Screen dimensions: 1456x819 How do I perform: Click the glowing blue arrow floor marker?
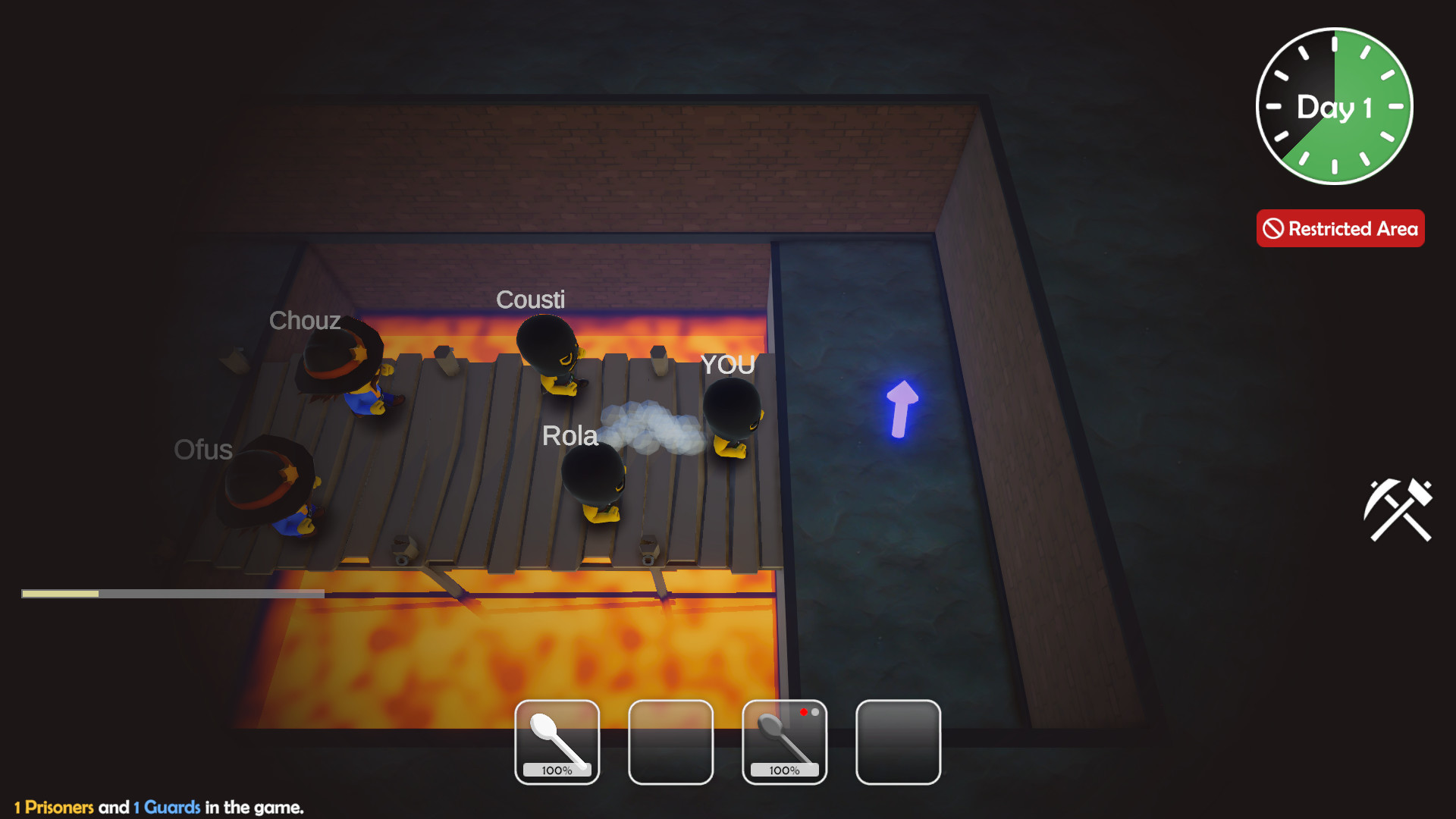point(902,409)
